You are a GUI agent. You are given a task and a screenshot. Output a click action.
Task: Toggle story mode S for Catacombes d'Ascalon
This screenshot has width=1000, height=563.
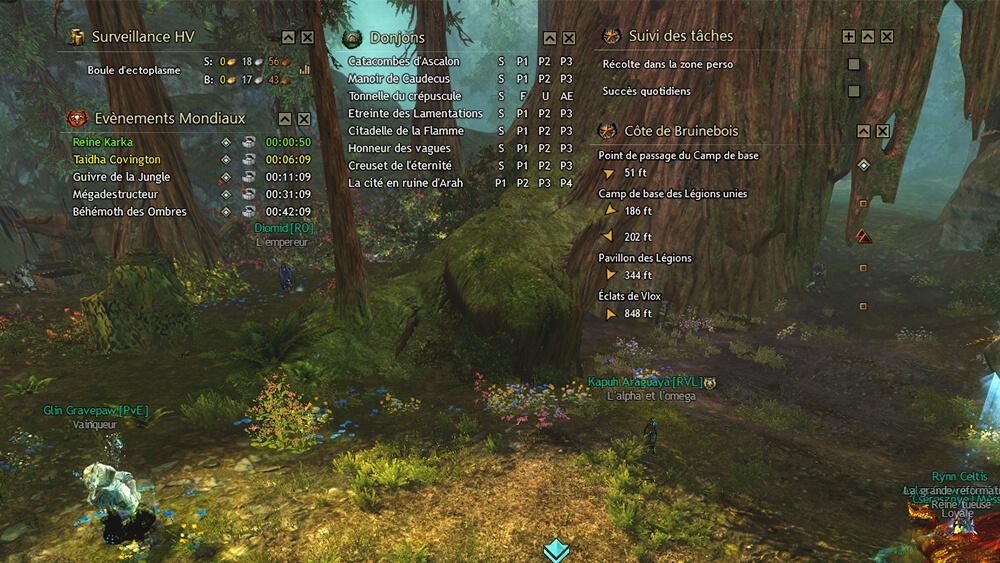click(501, 62)
